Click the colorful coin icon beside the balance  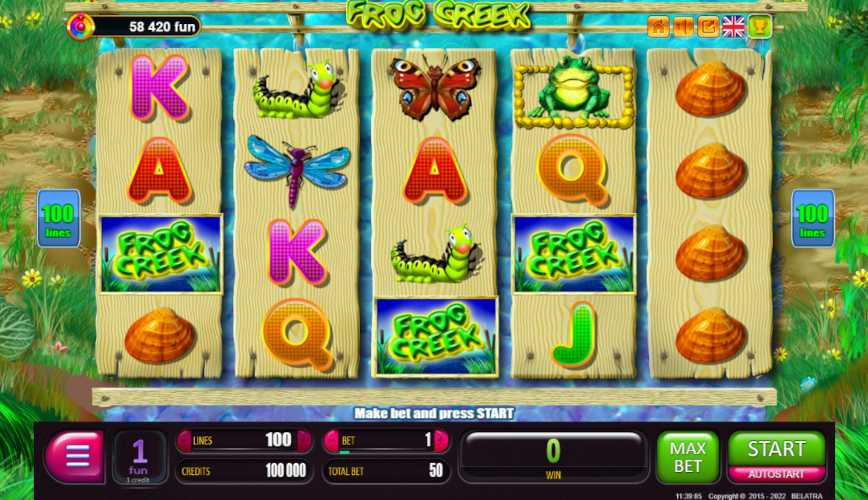[80, 26]
